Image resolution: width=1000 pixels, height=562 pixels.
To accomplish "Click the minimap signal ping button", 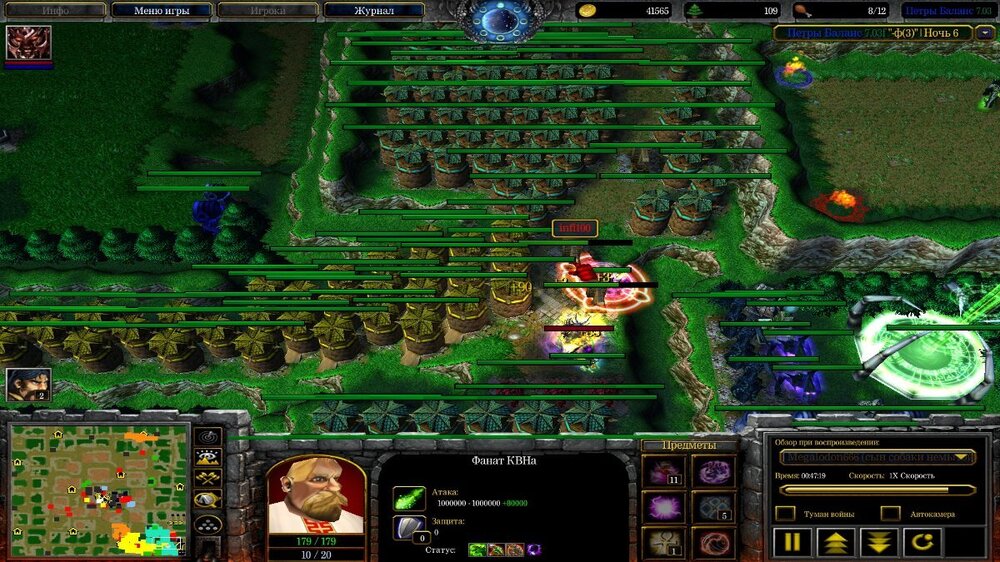I will pyautogui.click(x=208, y=437).
